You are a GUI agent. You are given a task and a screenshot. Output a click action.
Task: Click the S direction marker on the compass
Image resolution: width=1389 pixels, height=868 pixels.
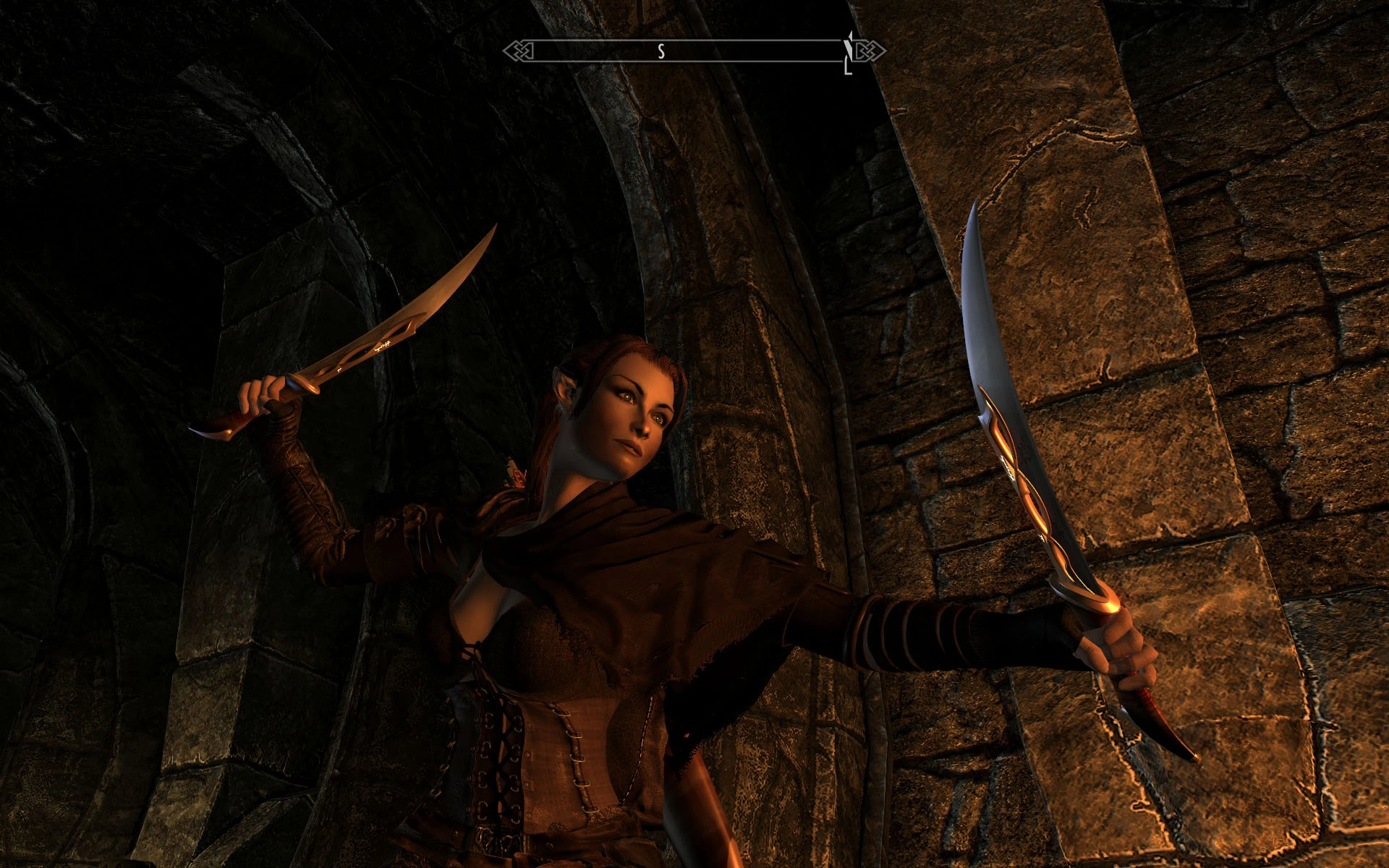[660, 52]
